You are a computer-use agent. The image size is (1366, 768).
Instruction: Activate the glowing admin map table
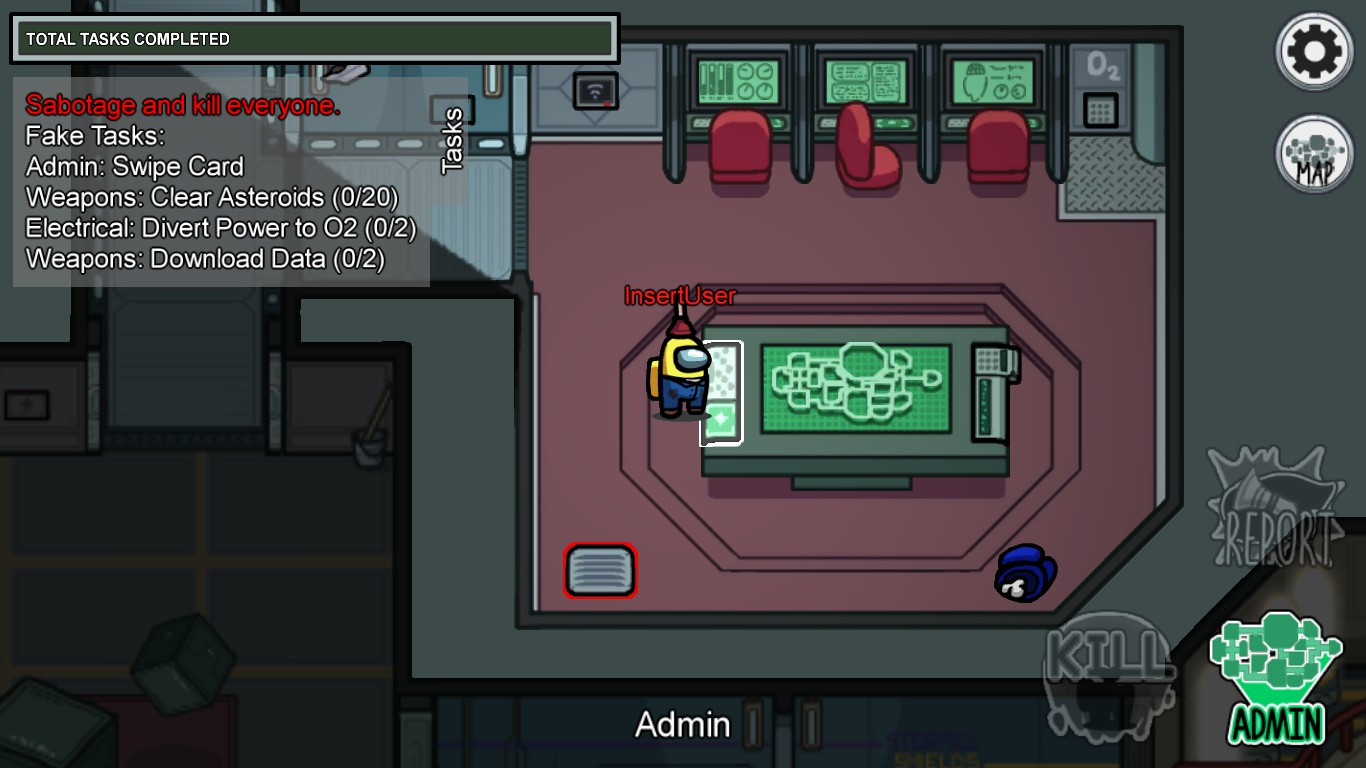click(x=855, y=390)
